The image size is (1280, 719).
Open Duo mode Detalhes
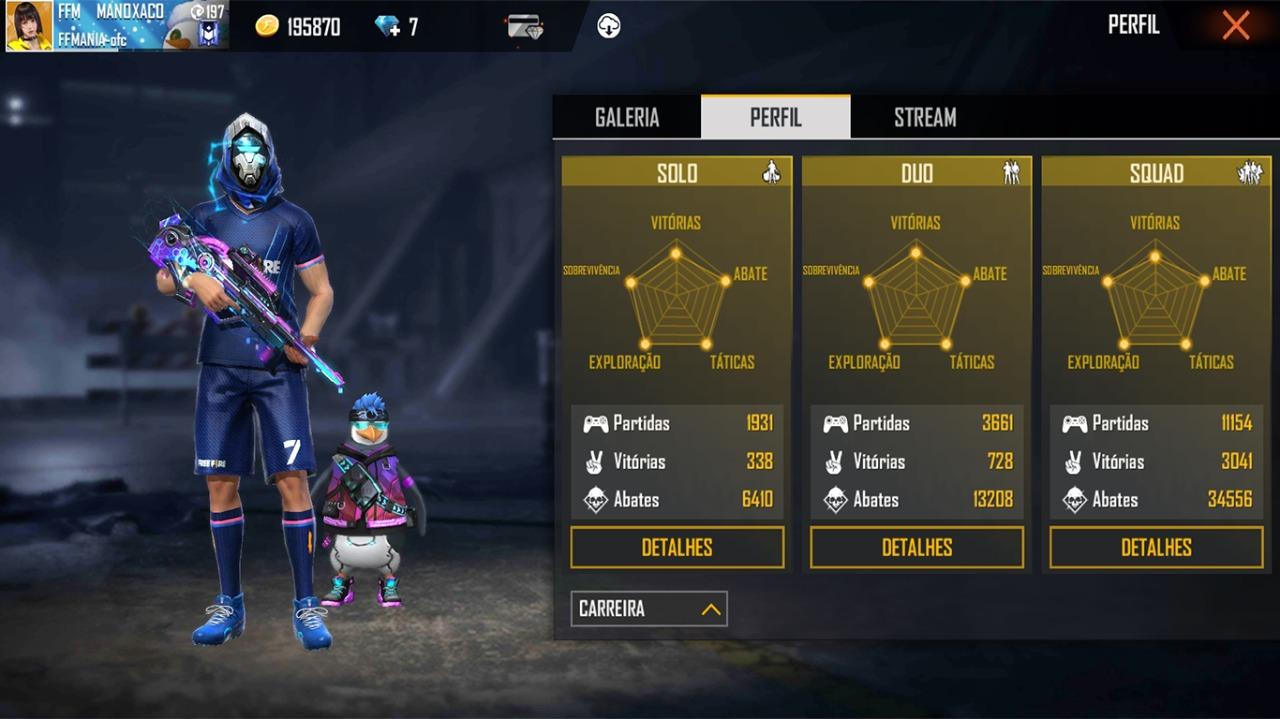pos(917,547)
